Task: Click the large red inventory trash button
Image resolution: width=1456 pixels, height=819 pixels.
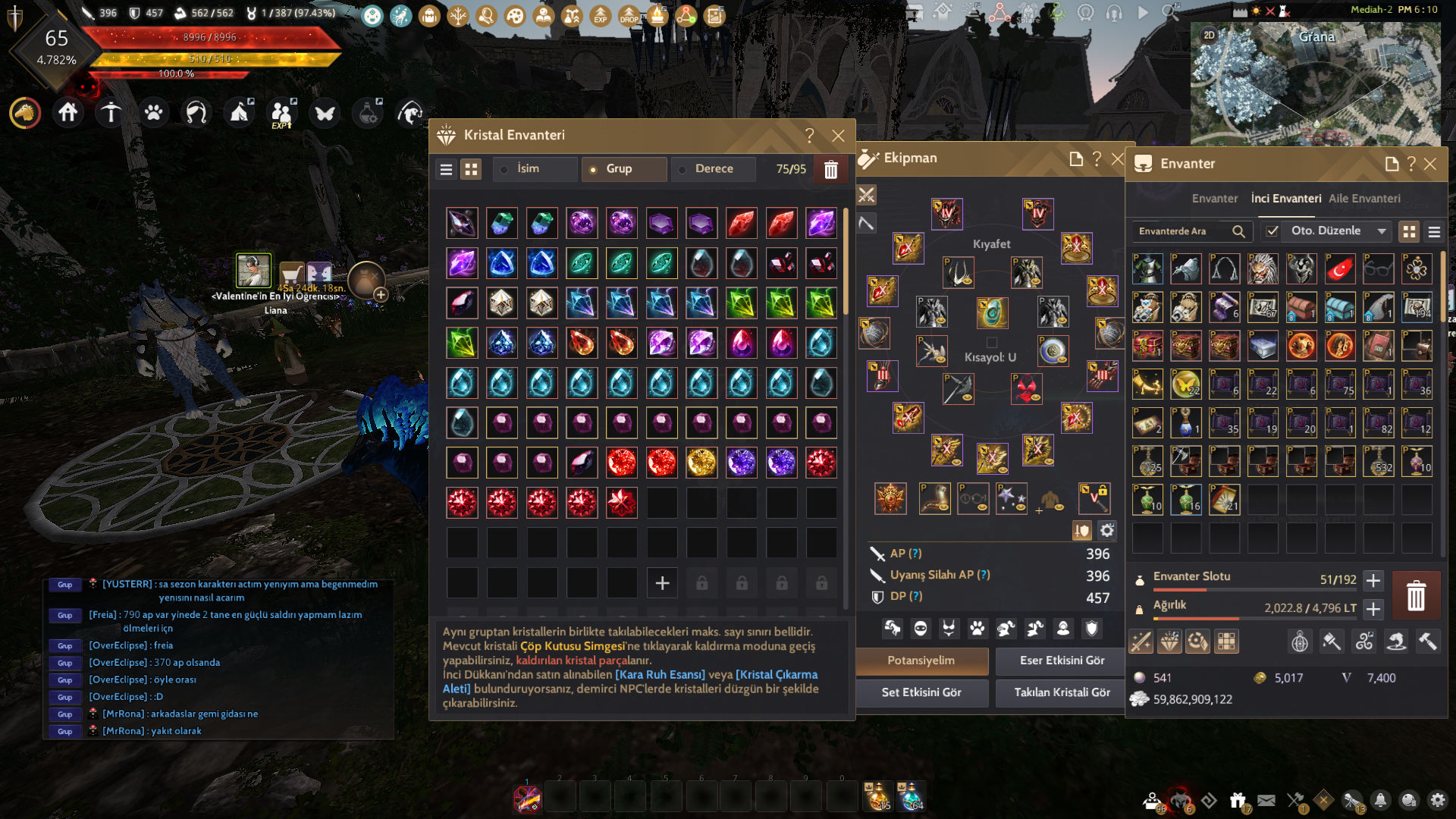Action: click(1415, 595)
